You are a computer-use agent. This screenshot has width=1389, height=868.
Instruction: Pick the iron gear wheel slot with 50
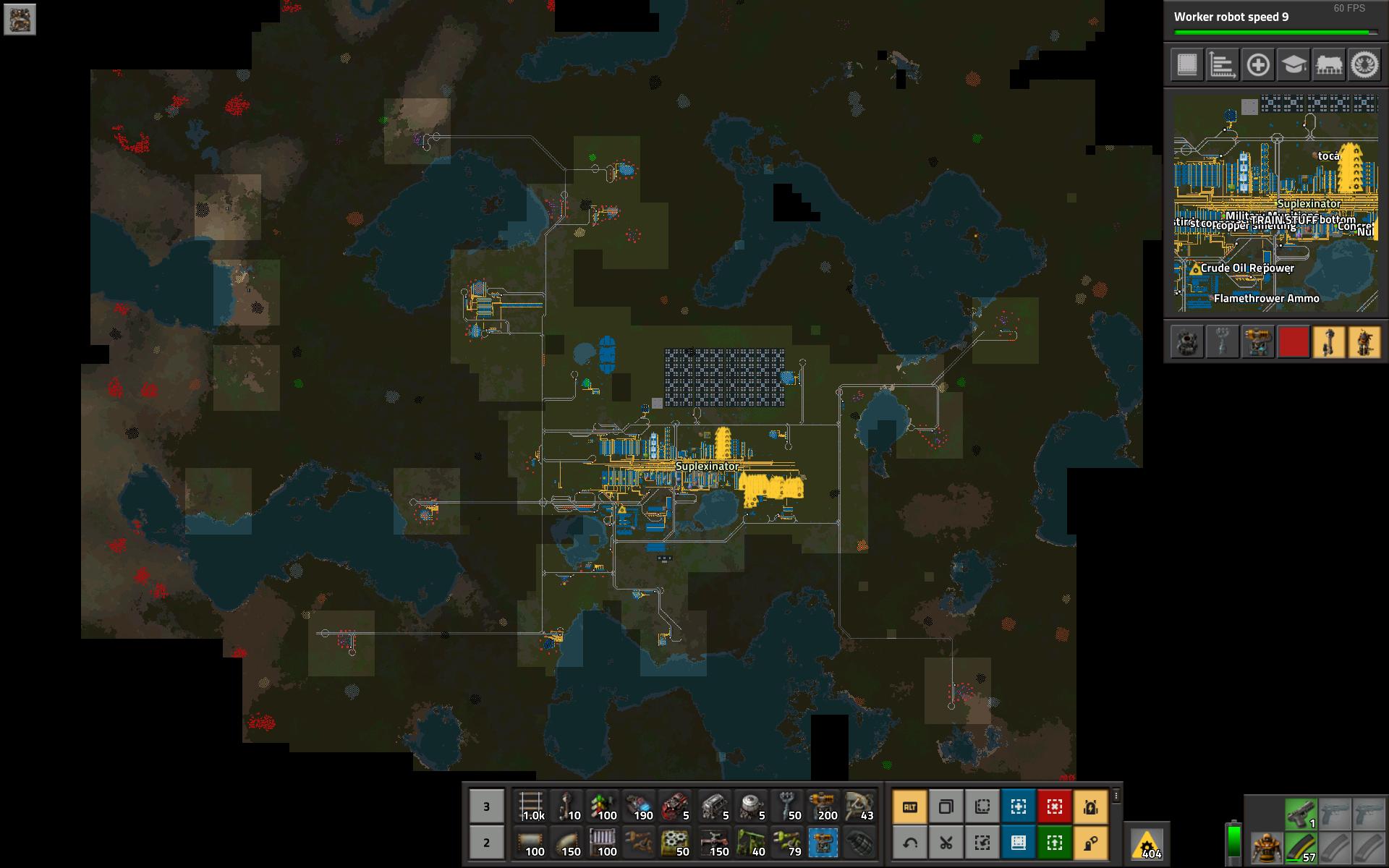tap(676, 843)
